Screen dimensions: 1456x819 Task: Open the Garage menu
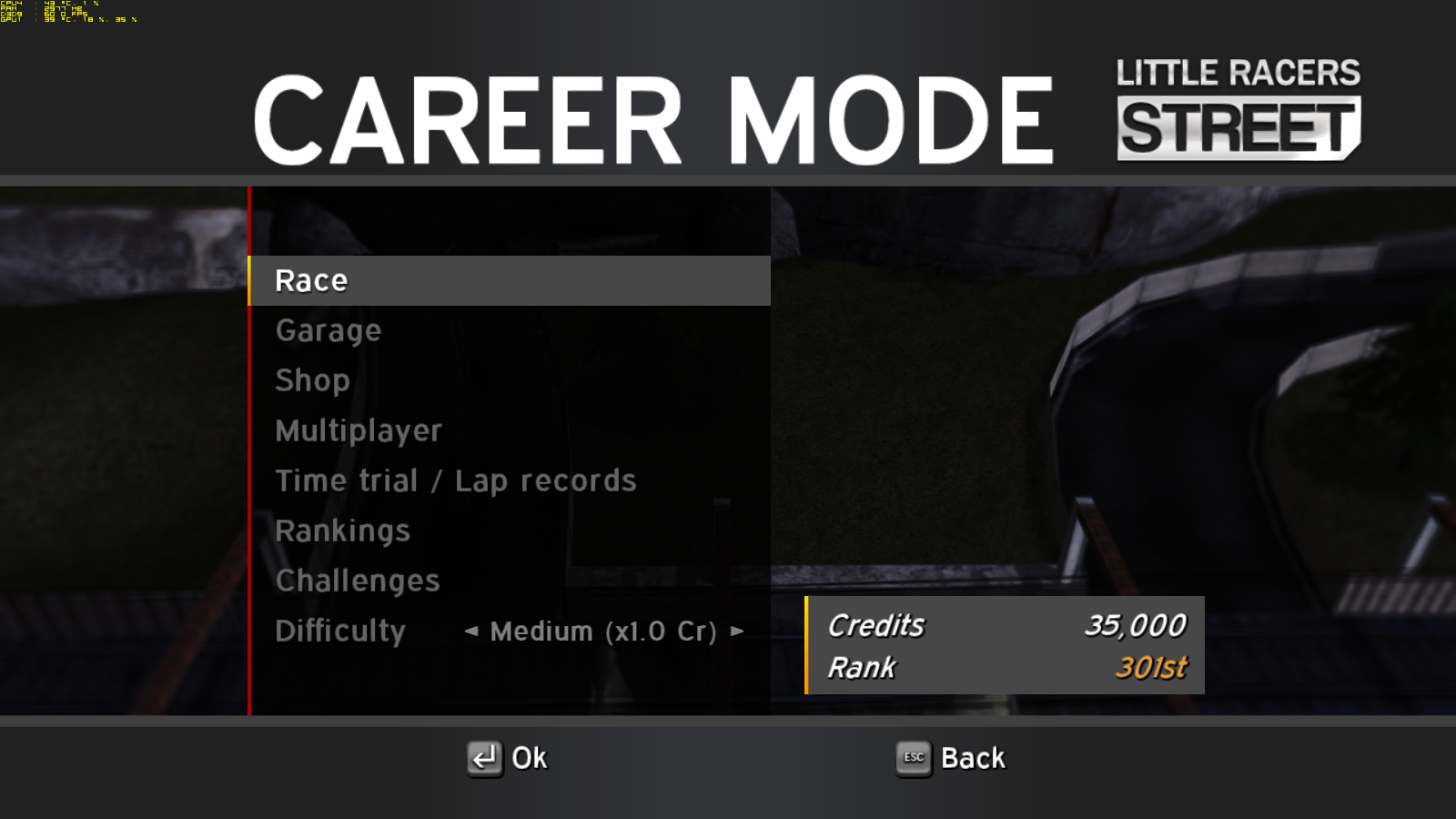(329, 331)
